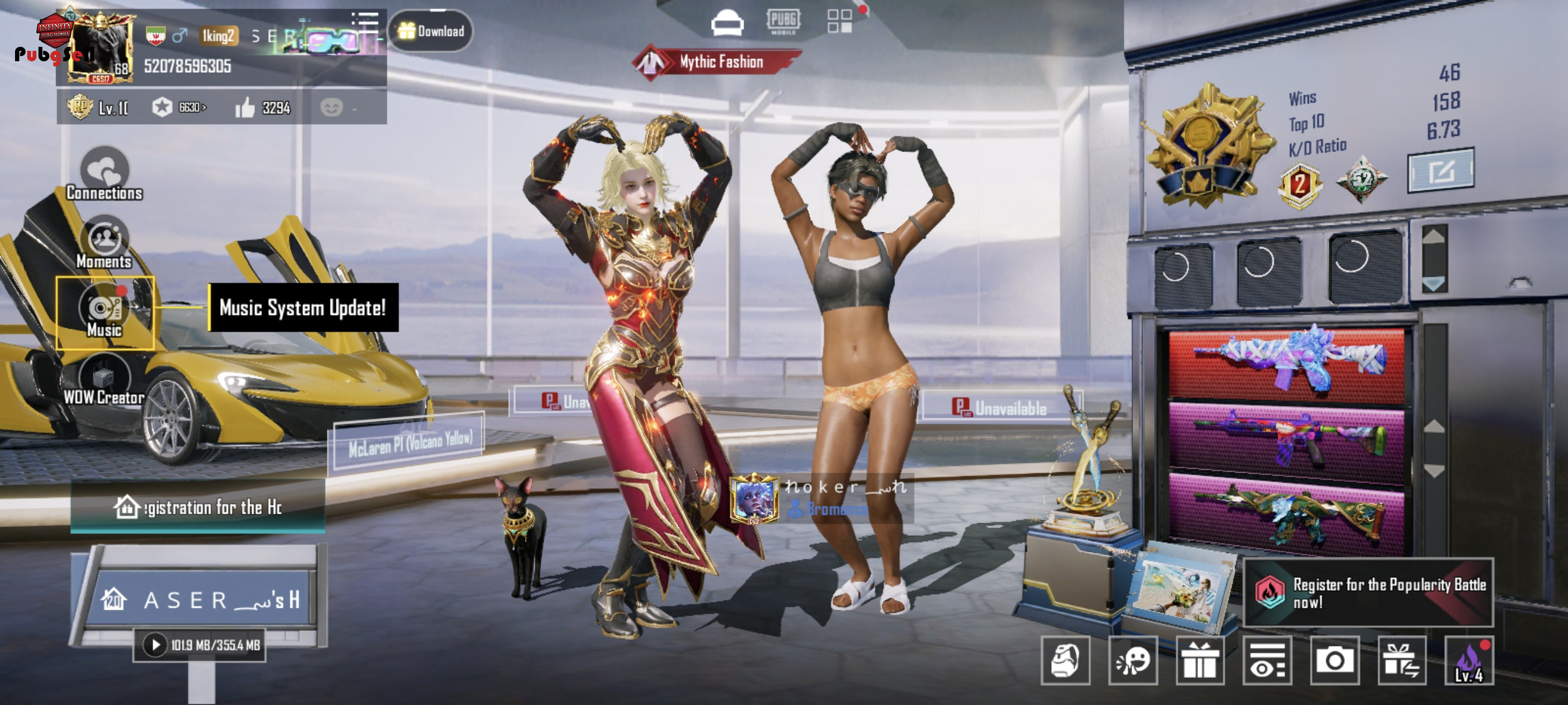
Task: Open the Download gift button
Action: pyautogui.click(x=430, y=31)
